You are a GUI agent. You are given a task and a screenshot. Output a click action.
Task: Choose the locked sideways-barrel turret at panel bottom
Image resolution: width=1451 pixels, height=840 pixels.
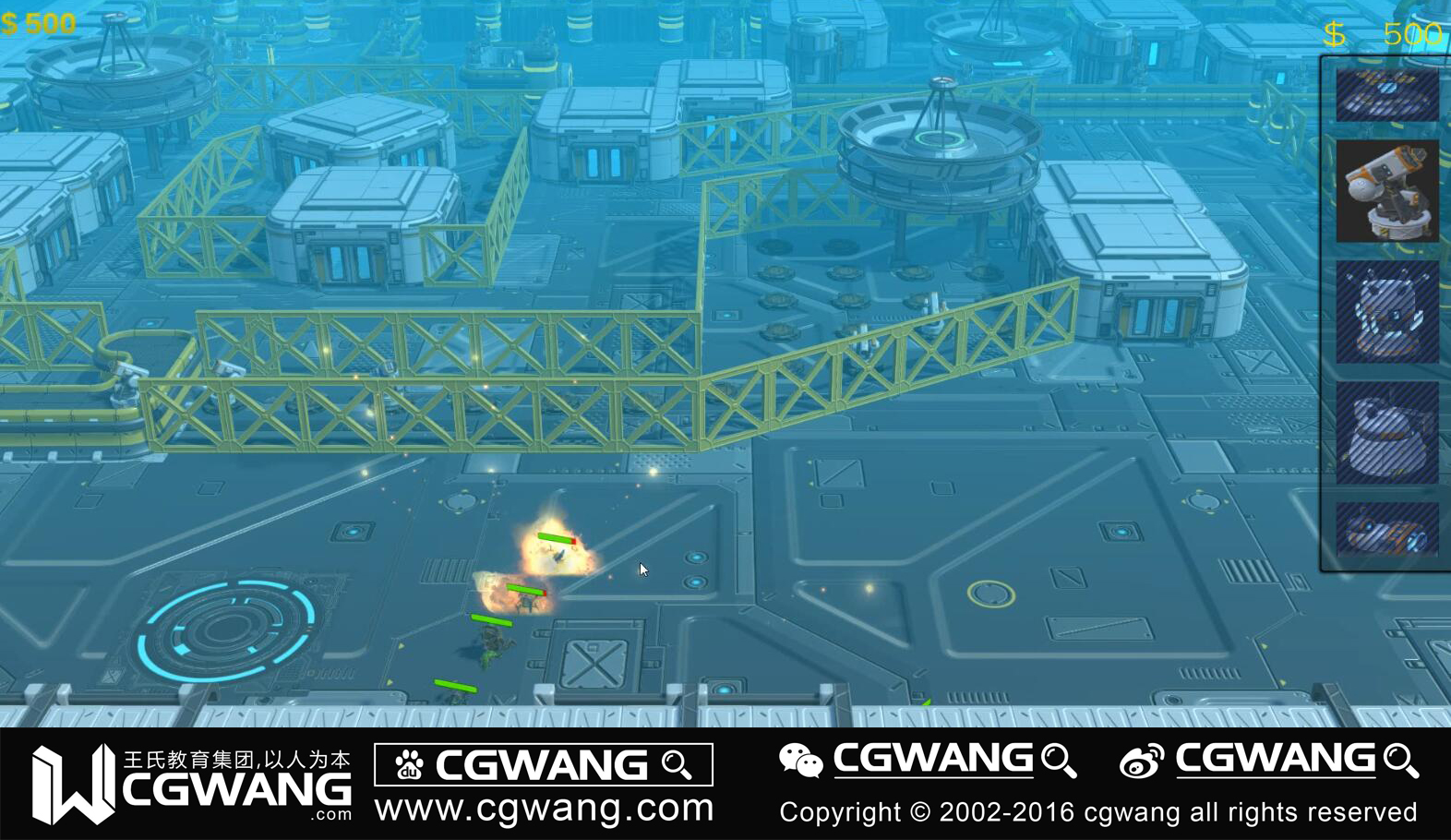1386,530
